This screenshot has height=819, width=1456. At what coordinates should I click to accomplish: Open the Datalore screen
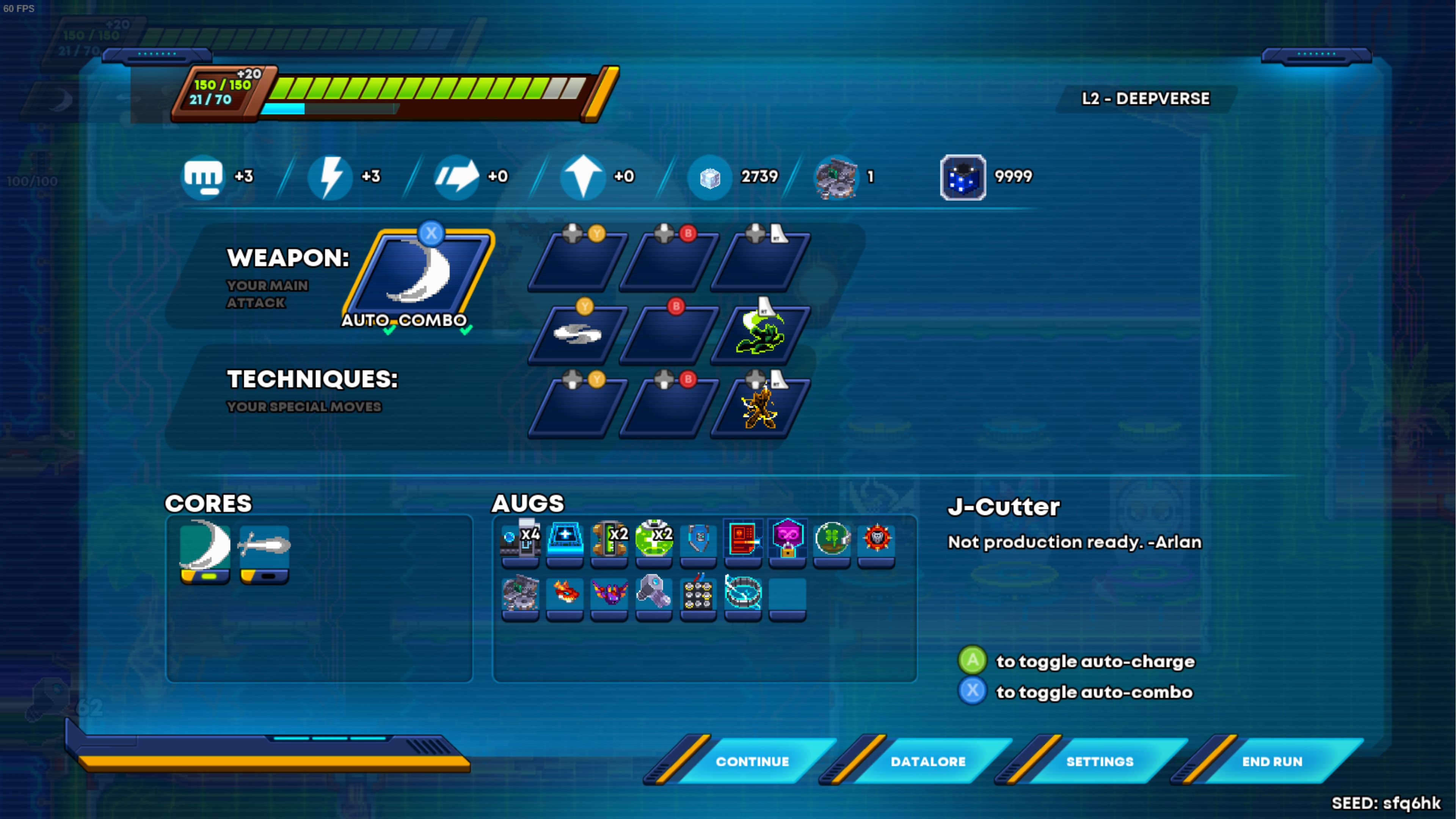click(x=927, y=761)
